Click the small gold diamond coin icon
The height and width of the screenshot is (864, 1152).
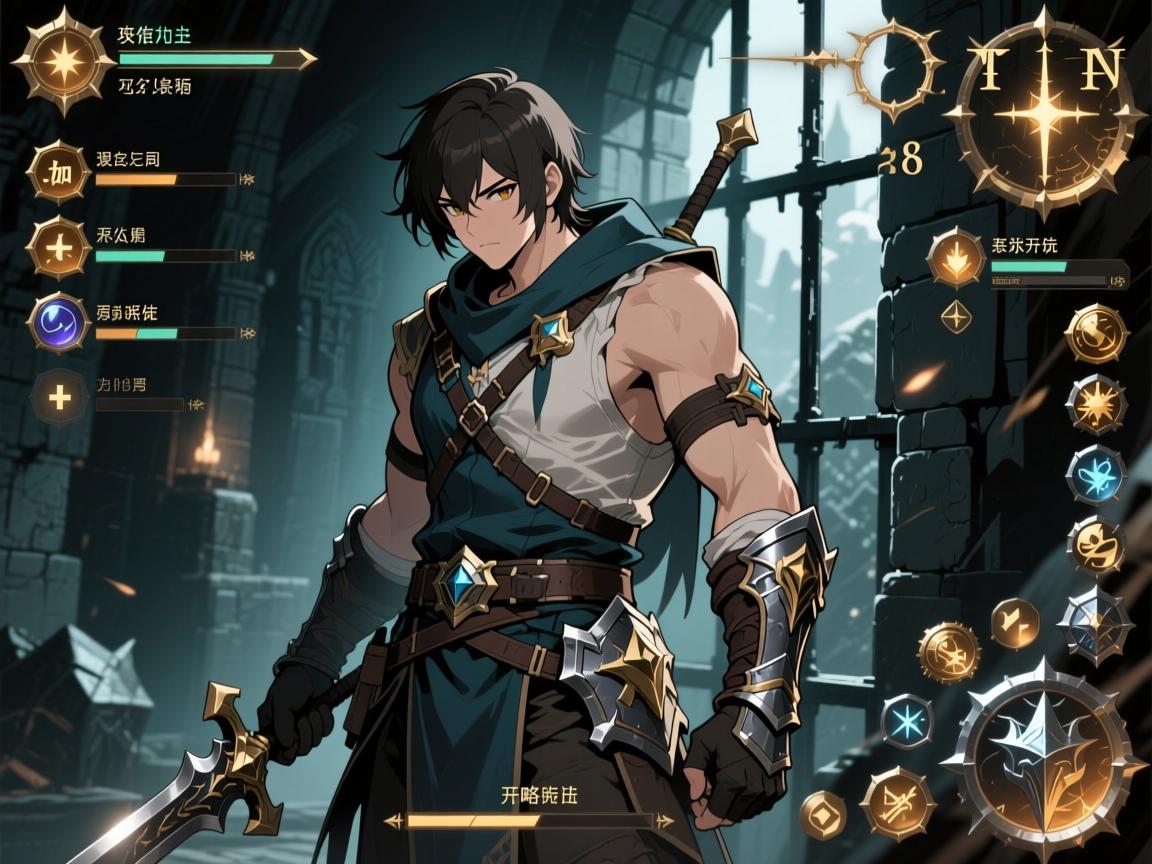coord(824,813)
